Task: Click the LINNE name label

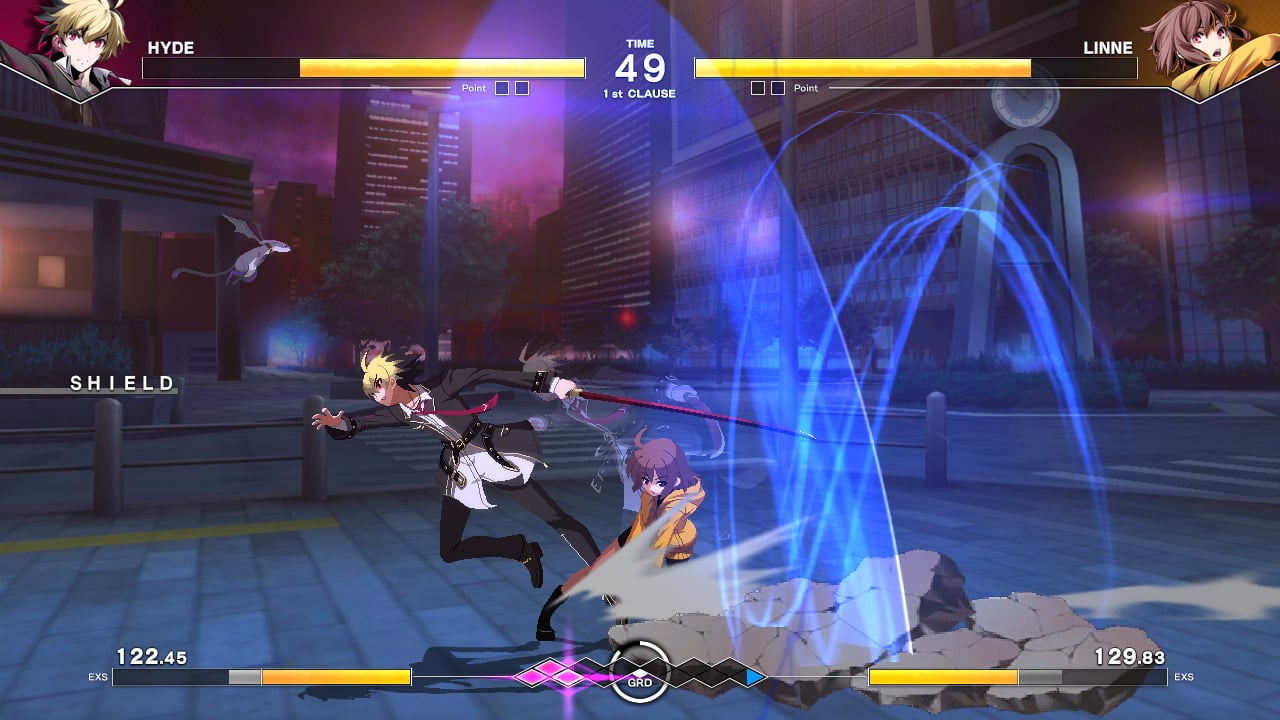Action: coord(1107,47)
